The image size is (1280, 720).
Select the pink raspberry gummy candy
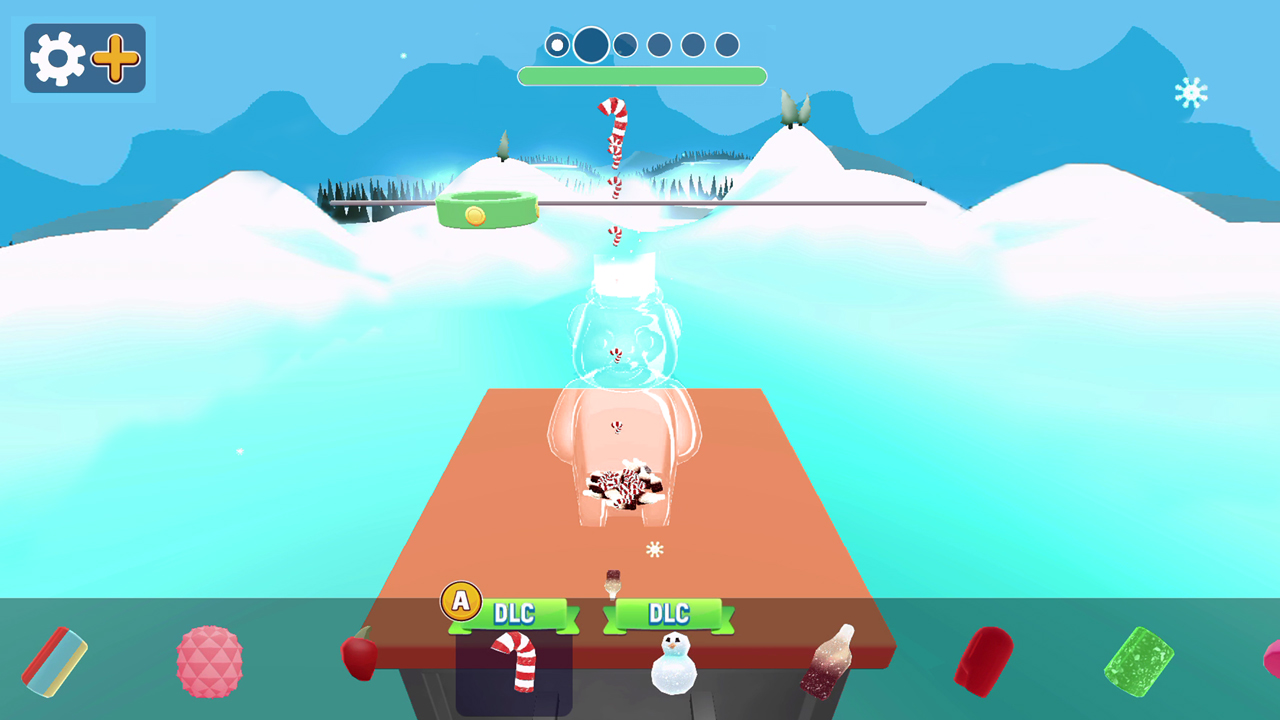(208, 661)
